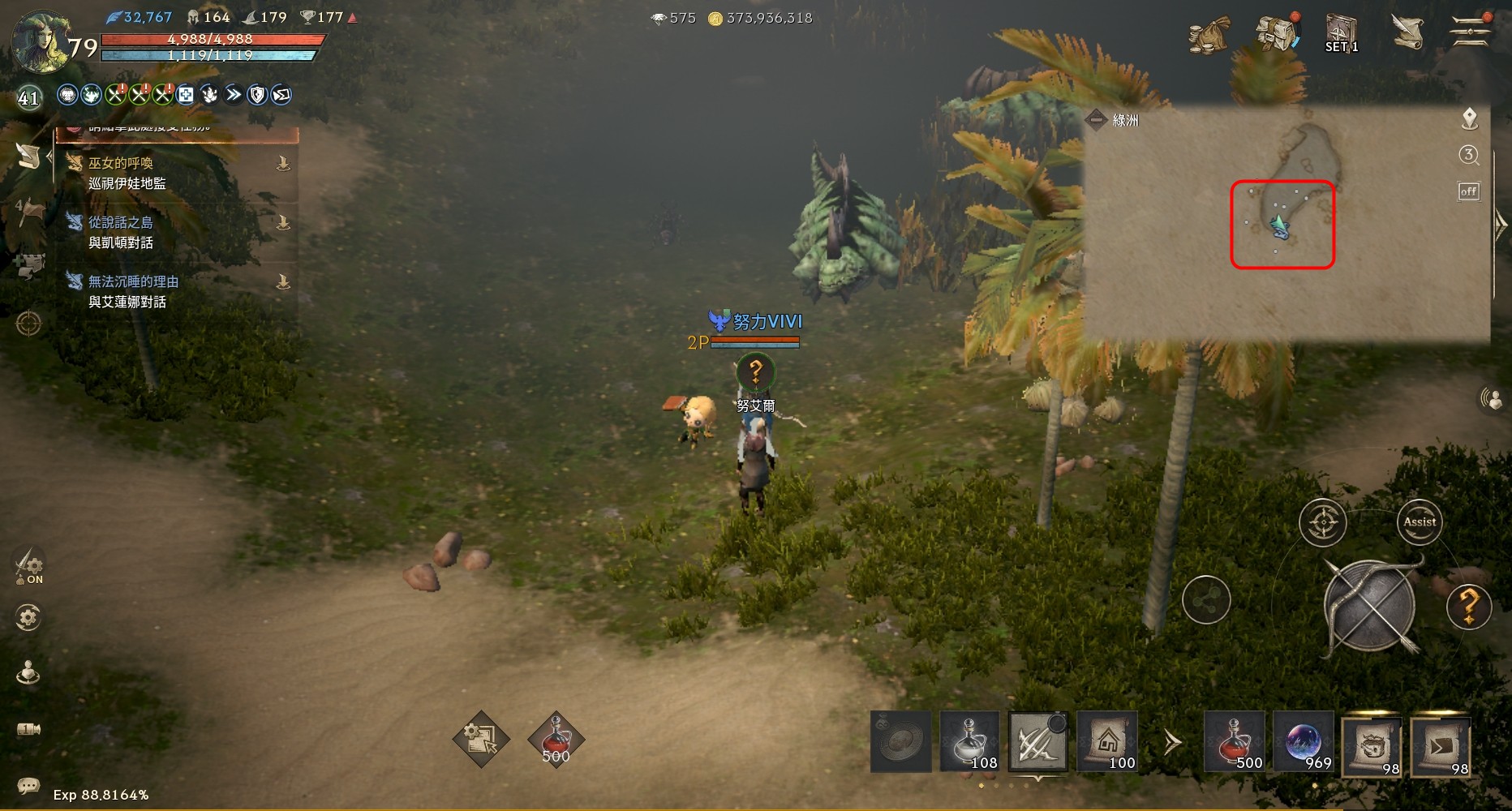
Task: Open the backpack inventory
Action: [1277, 33]
